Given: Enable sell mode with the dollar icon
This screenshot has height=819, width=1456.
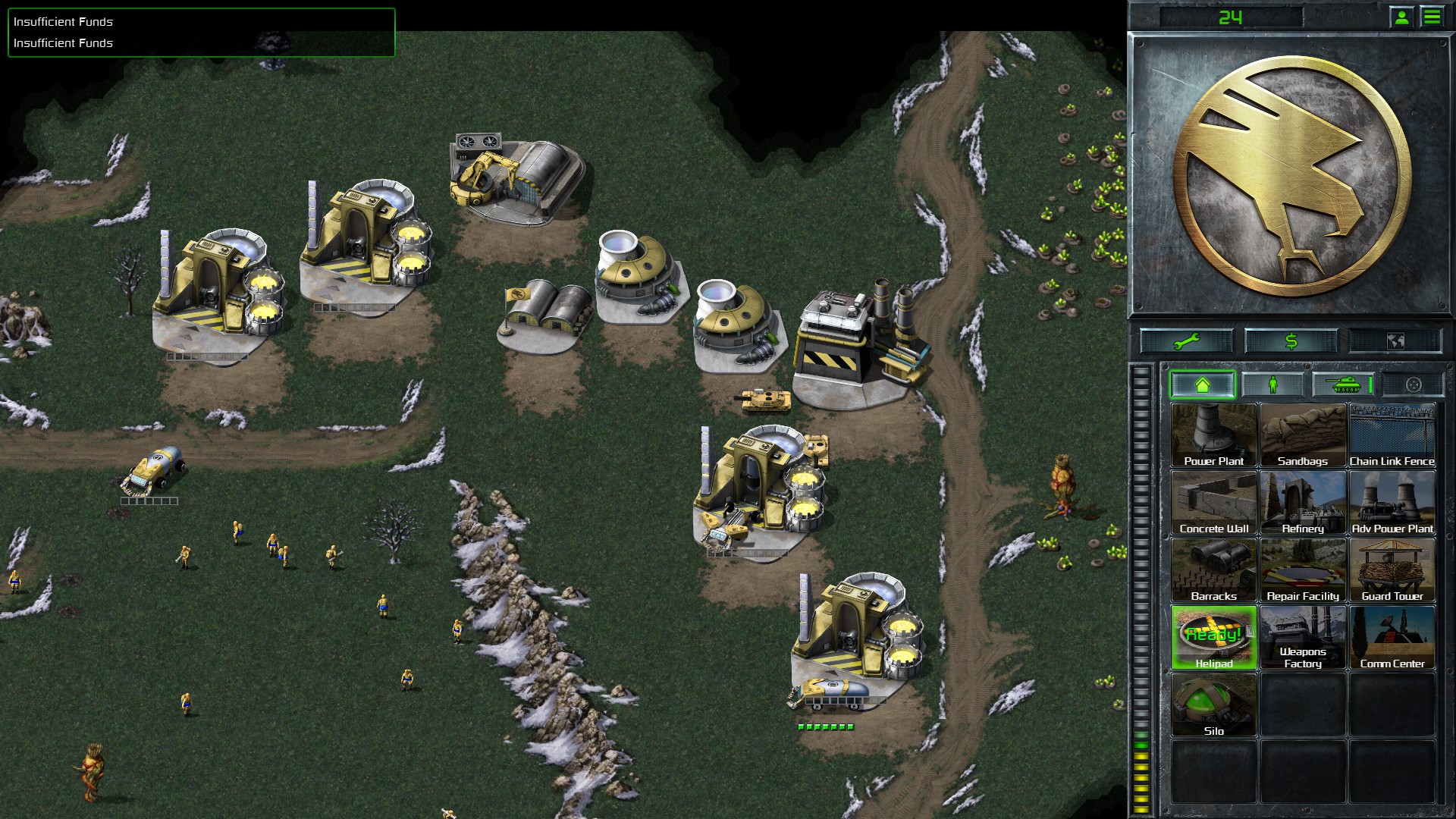Looking at the screenshot, I should (x=1290, y=340).
